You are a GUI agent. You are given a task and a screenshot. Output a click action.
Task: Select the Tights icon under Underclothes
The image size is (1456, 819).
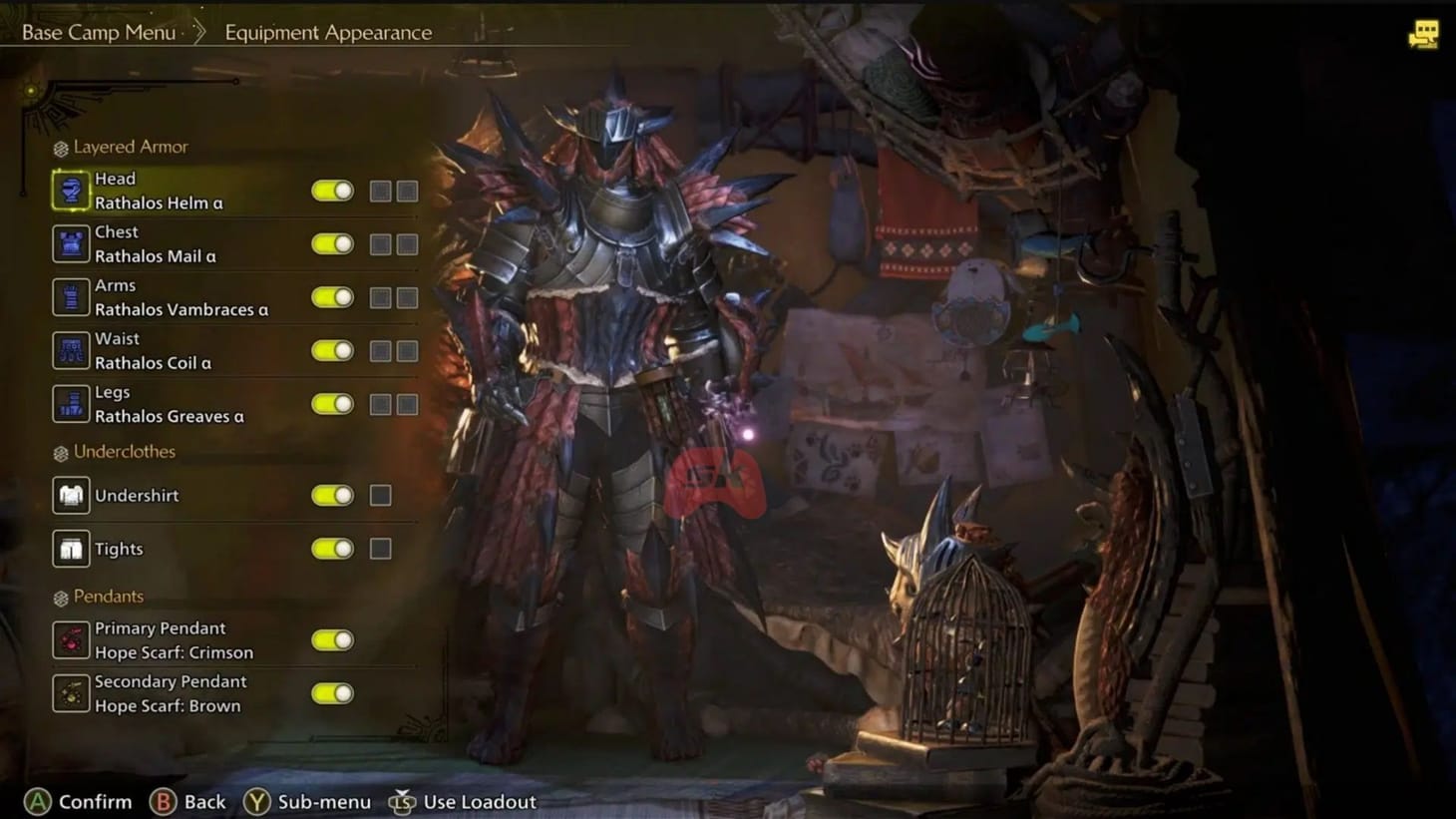(x=70, y=548)
